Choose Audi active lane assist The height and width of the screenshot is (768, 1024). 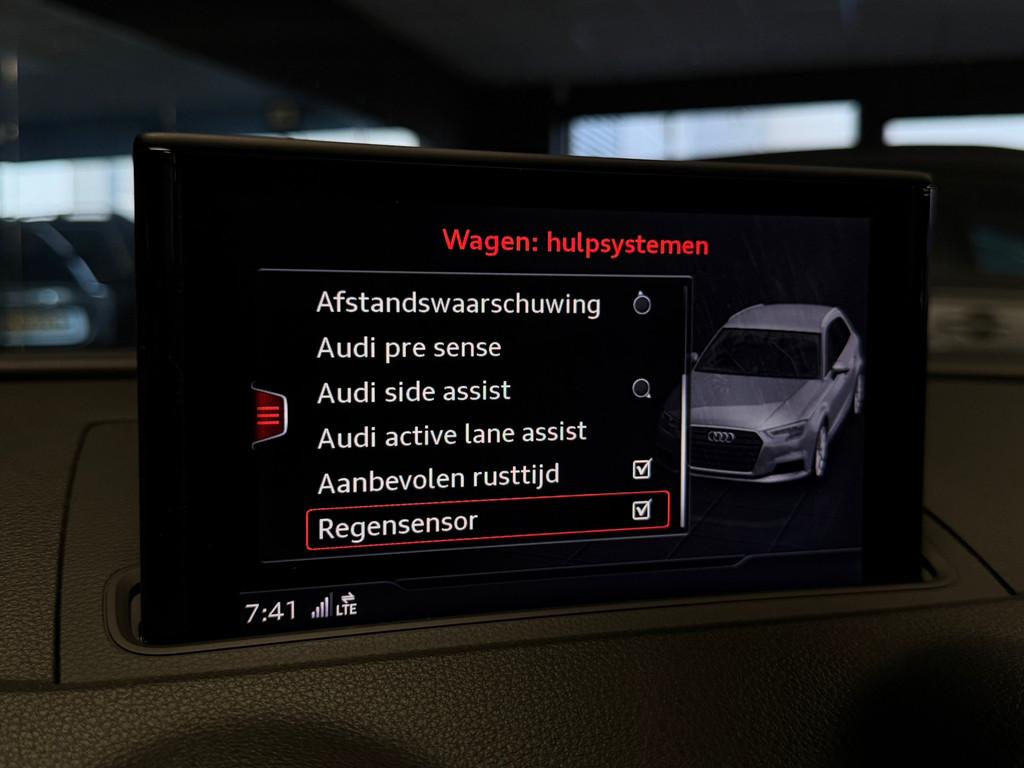click(x=451, y=435)
